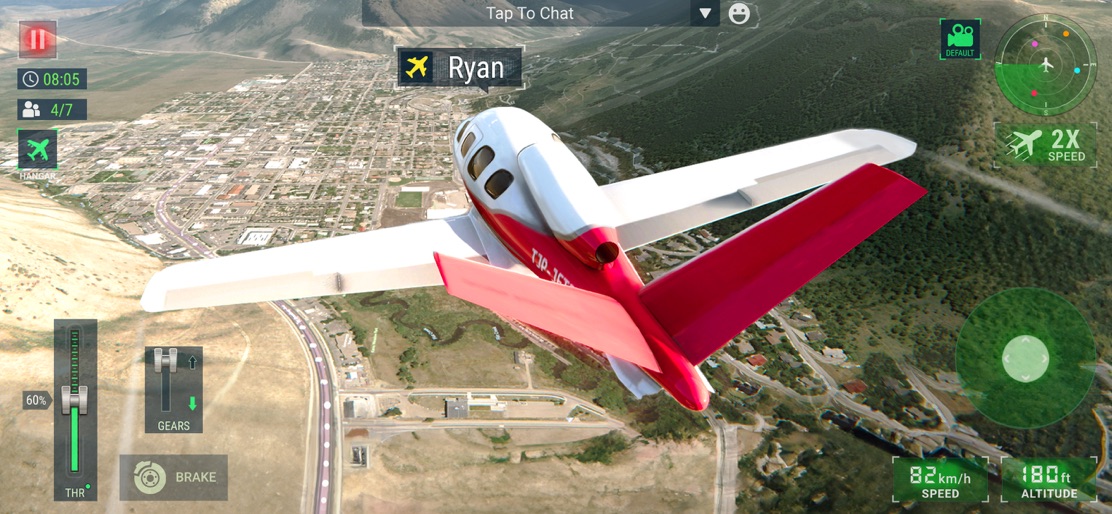The height and width of the screenshot is (514, 1112).
Task: Click the flight control joystick
Action: click(1025, 358)
